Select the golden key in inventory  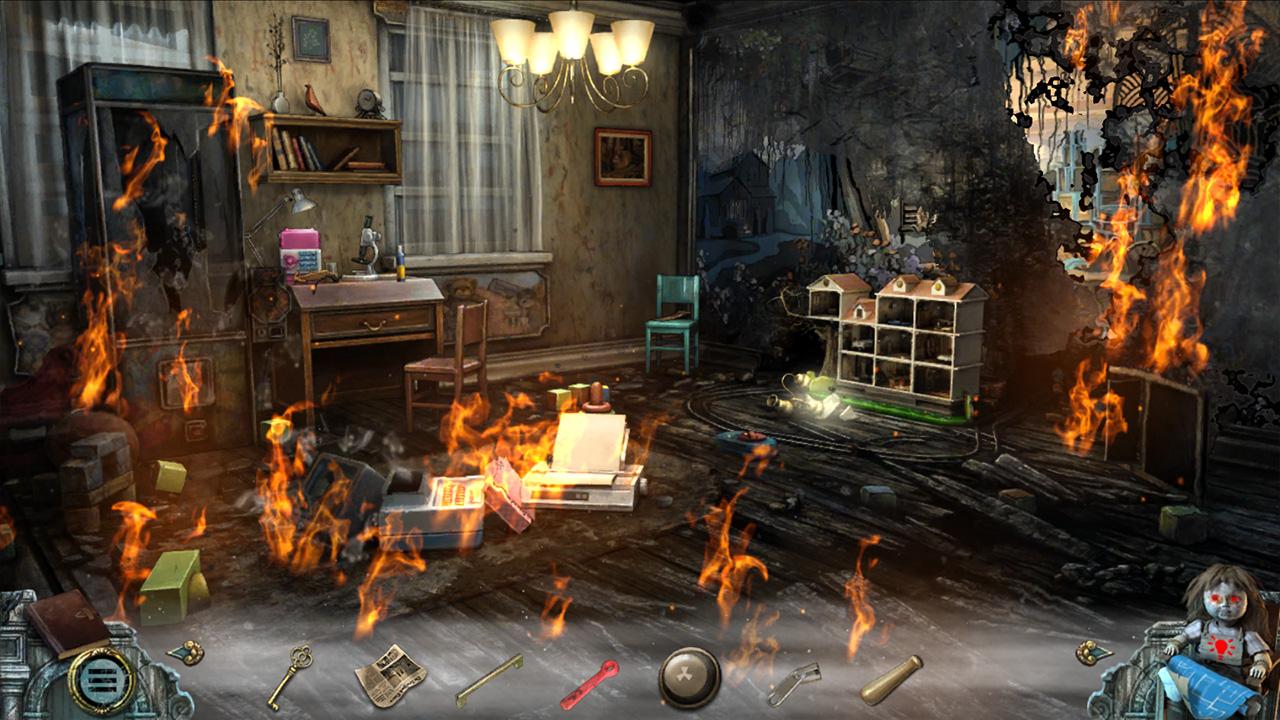(x=289, y=676)
